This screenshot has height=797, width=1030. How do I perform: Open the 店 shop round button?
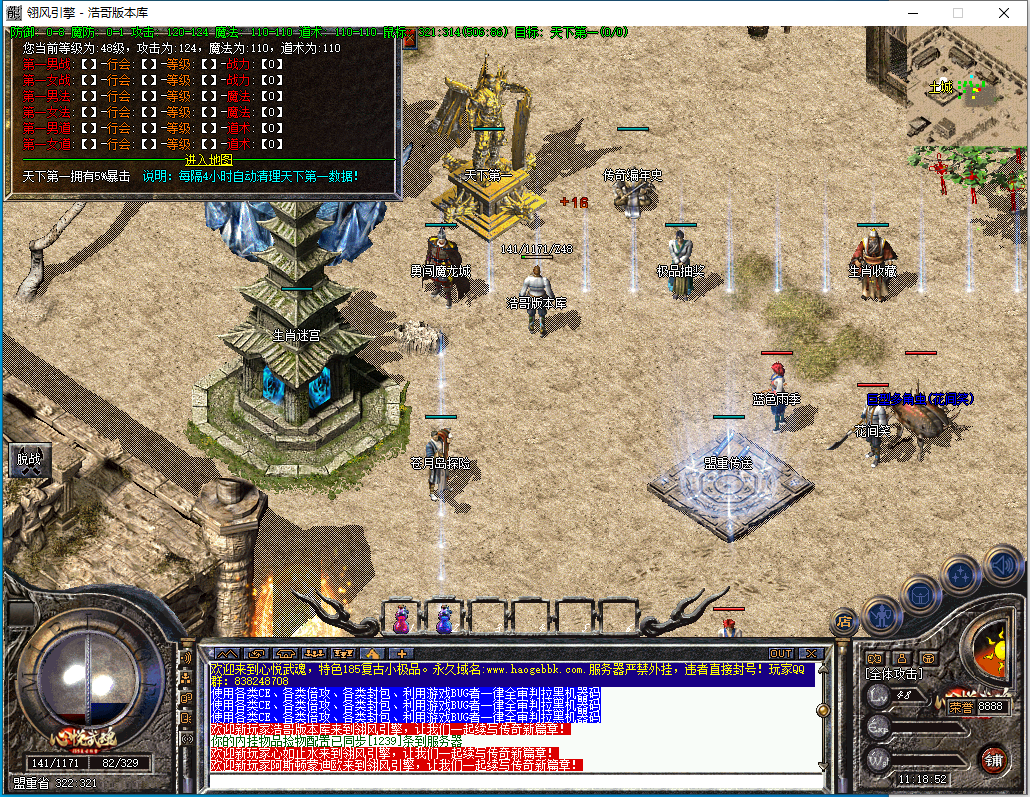coord(844,621)
